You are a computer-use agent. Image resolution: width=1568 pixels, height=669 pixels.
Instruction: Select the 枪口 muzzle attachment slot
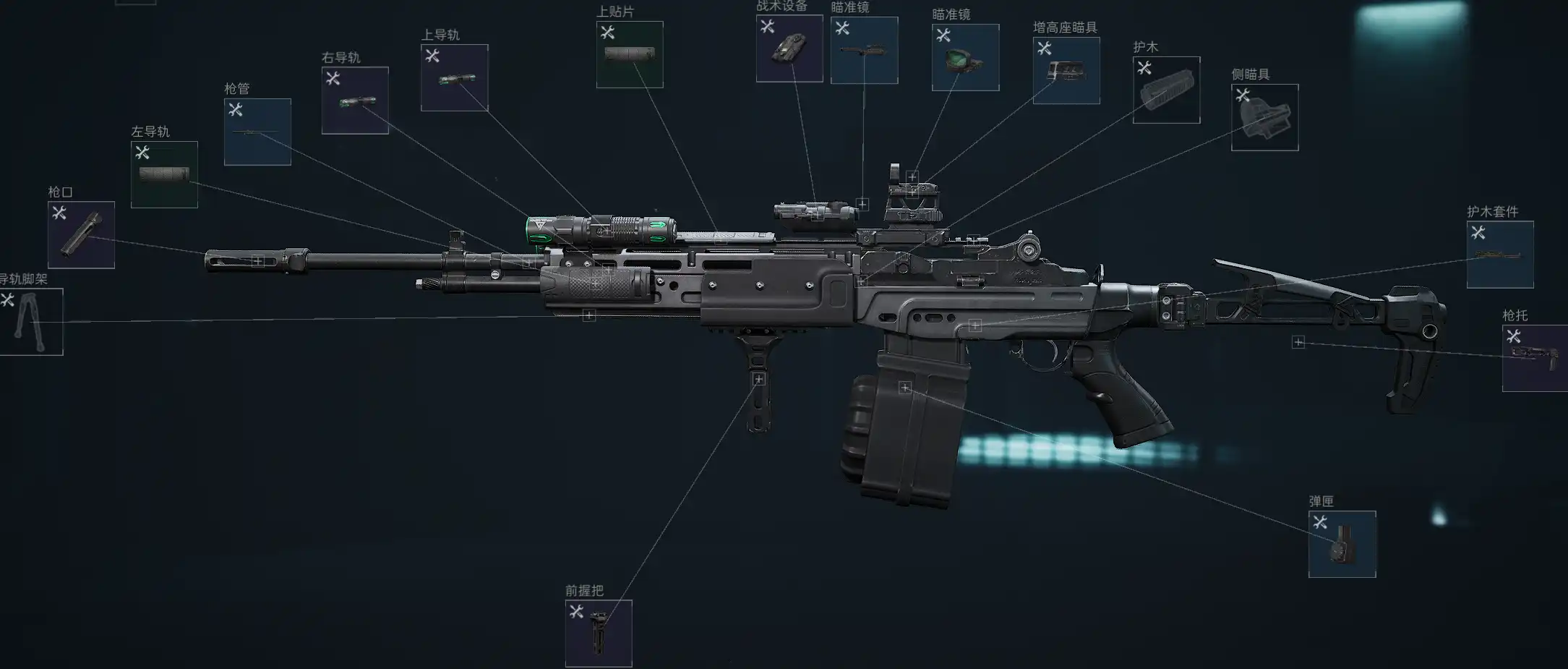[81, 234]
